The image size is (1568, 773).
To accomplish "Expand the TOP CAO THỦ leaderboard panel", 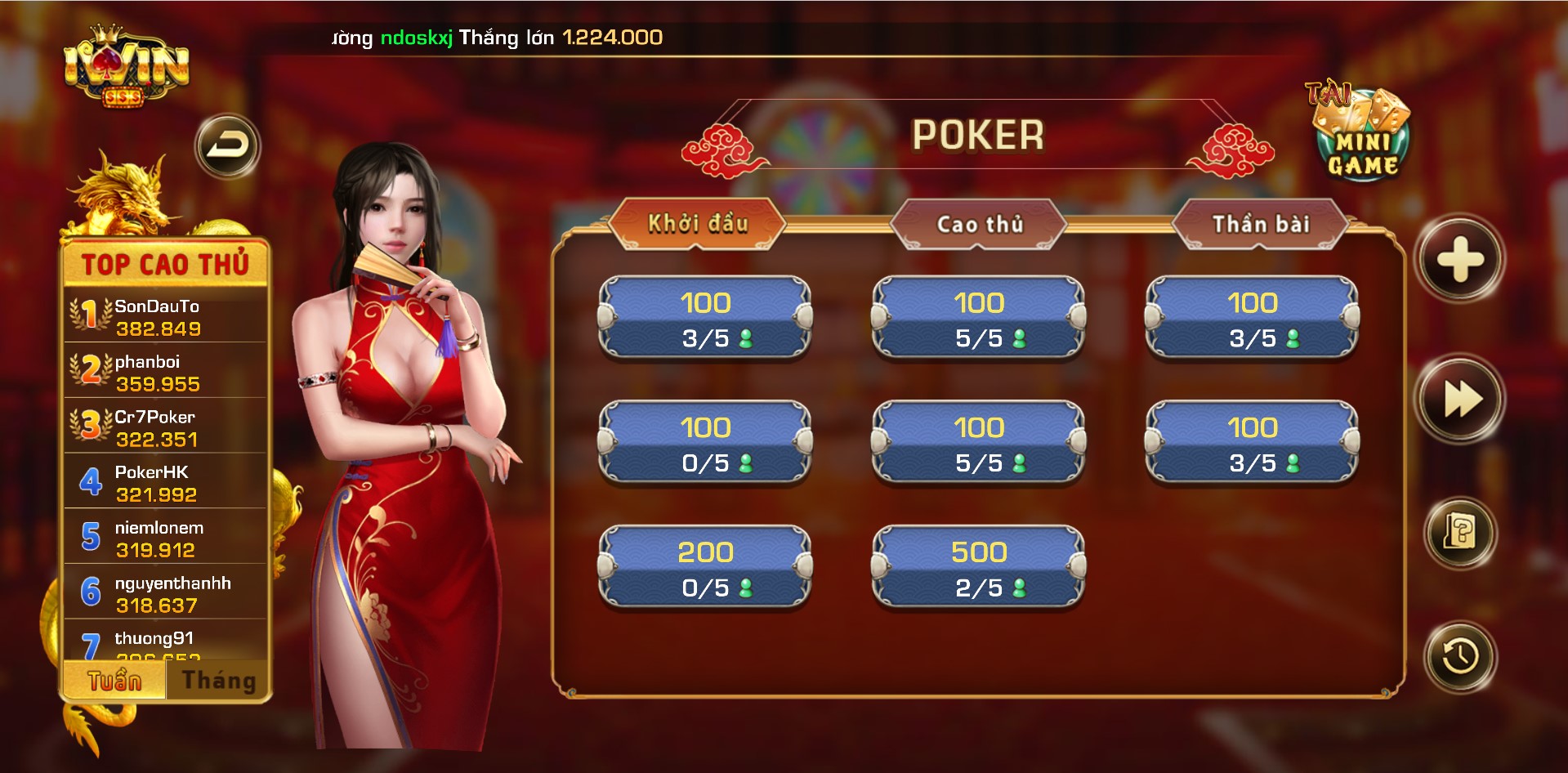I will 165,263.
